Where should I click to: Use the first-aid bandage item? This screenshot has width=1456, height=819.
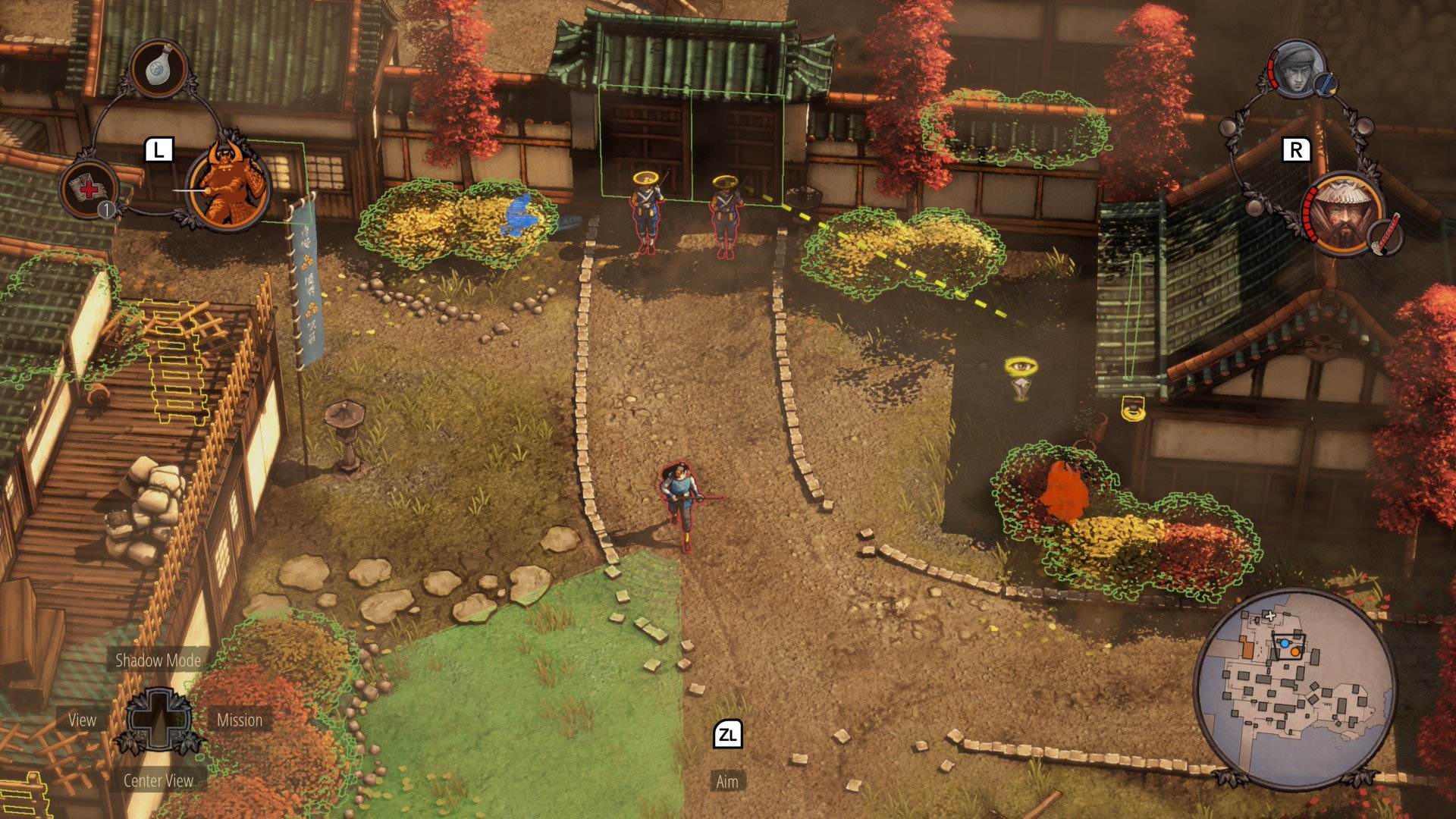click(89, 189)
